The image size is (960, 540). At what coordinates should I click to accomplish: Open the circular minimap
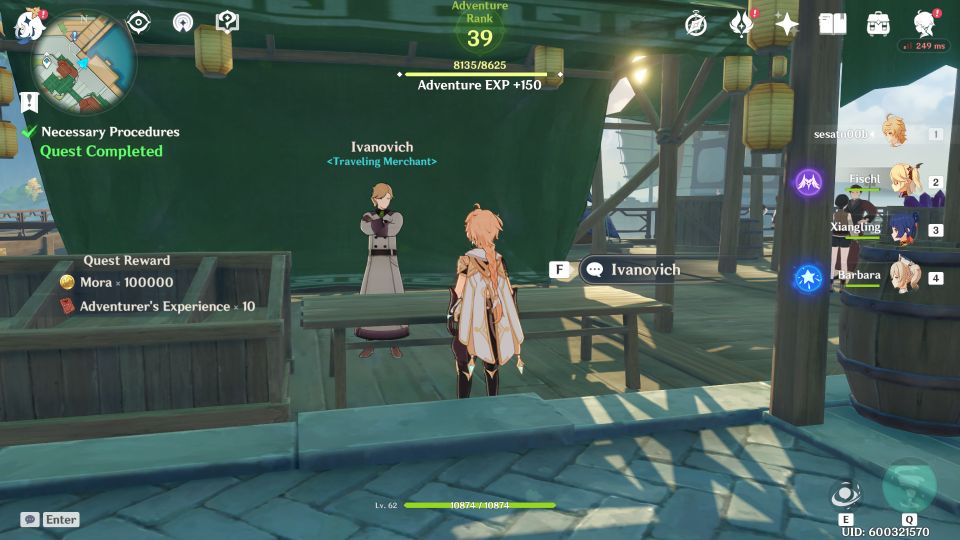click(84, 62)
